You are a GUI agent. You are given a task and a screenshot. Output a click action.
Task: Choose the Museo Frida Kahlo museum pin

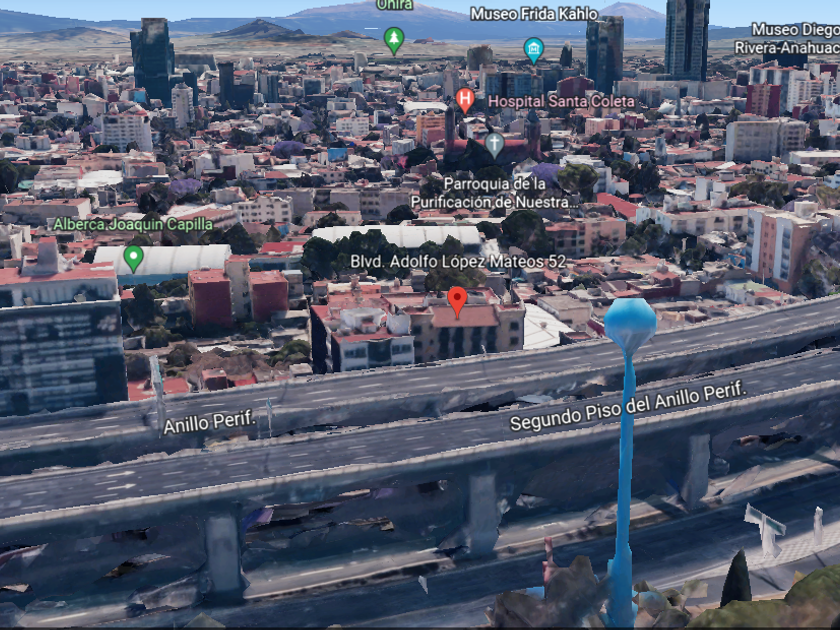click(x=534, y=48)
